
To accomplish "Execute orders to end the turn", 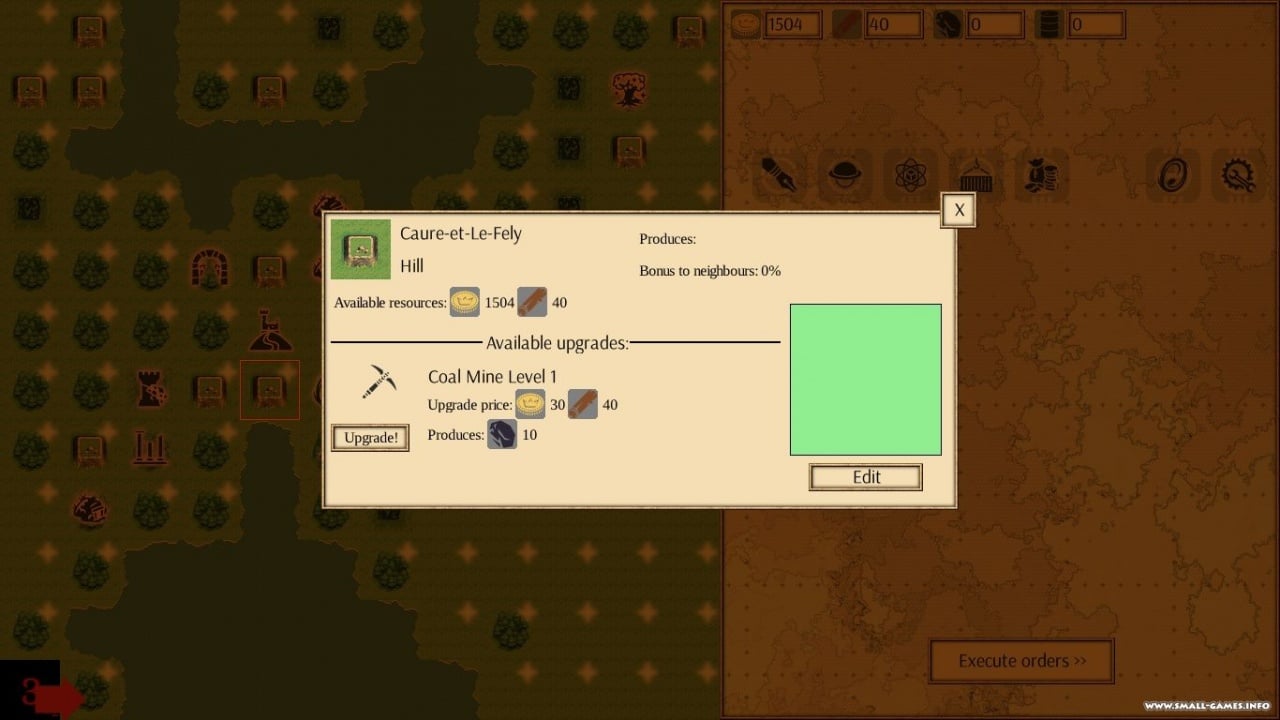I will pos(1021,661).
